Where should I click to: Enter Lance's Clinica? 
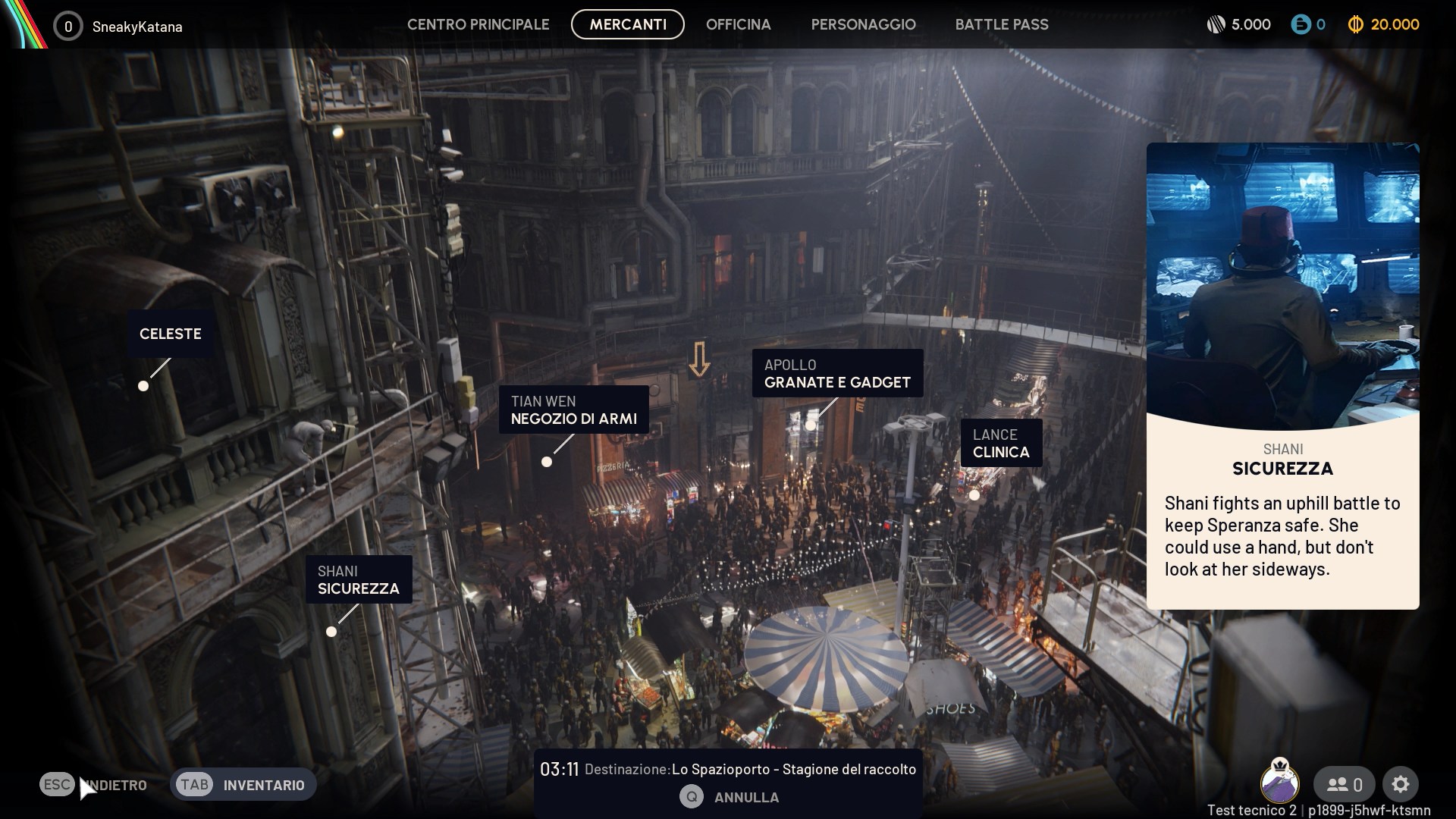tap(1001, 444)
